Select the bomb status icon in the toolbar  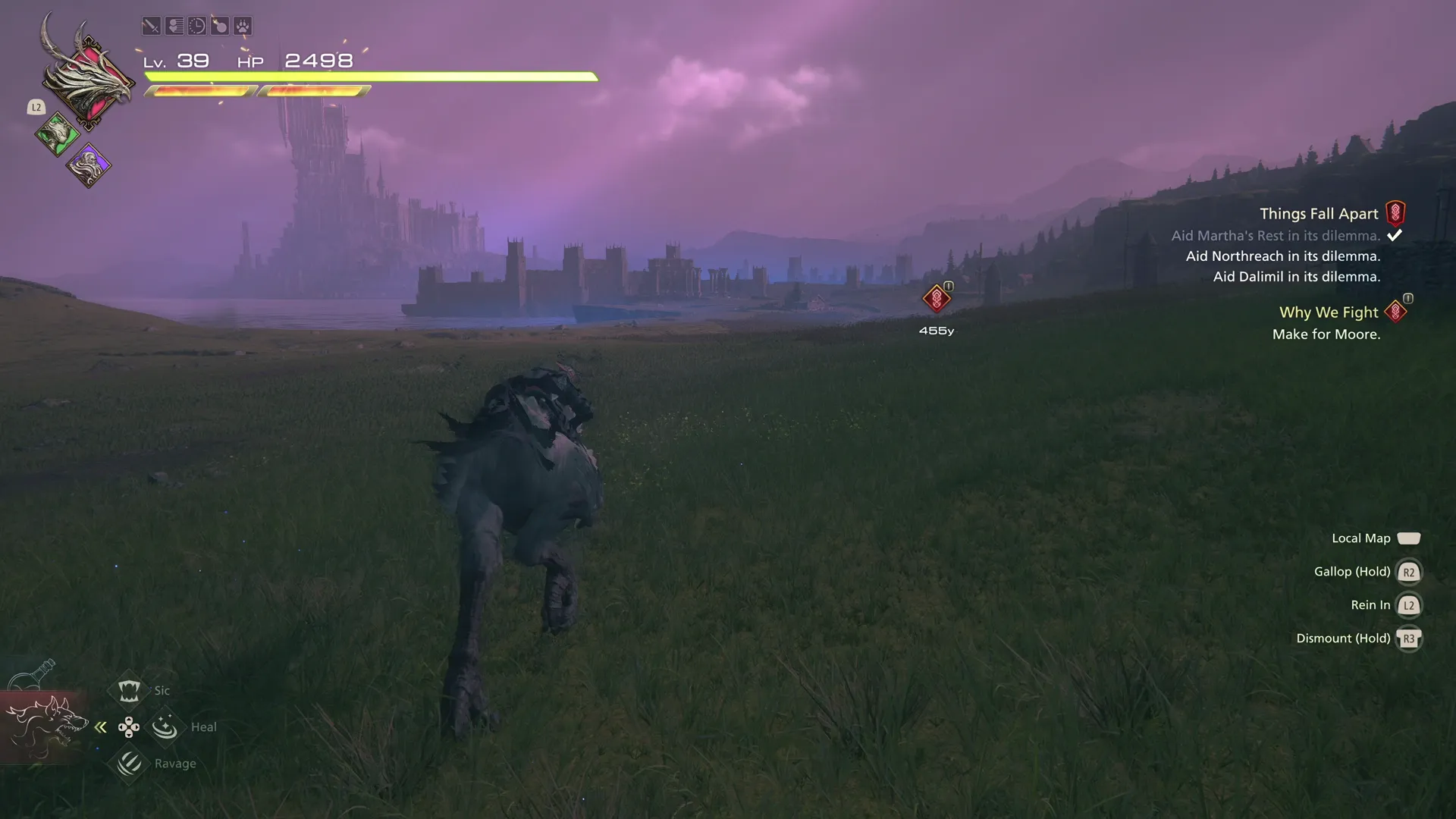click(220, 25)
